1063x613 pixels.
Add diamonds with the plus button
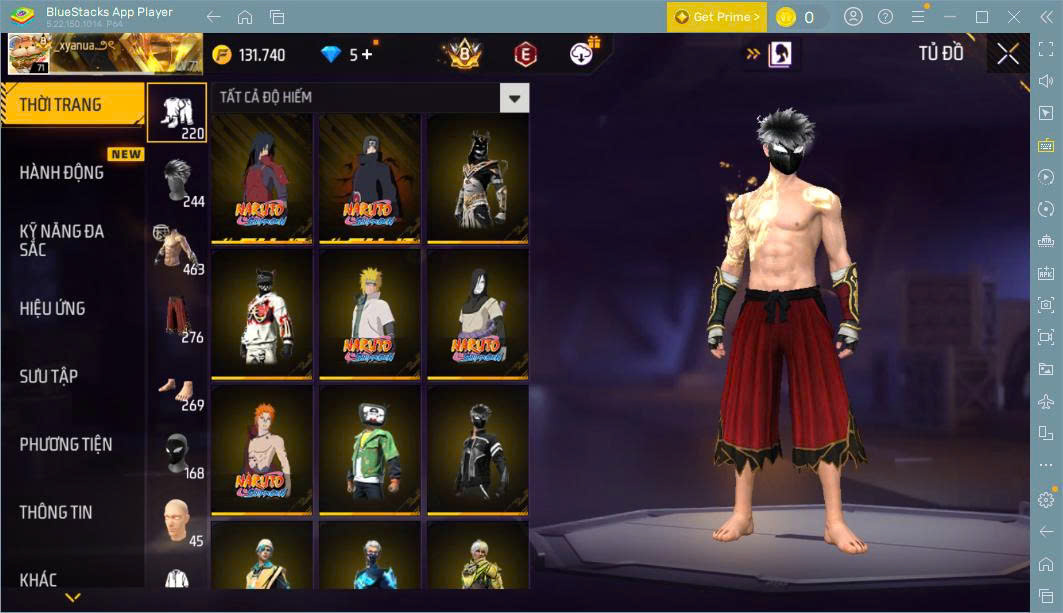367,55
